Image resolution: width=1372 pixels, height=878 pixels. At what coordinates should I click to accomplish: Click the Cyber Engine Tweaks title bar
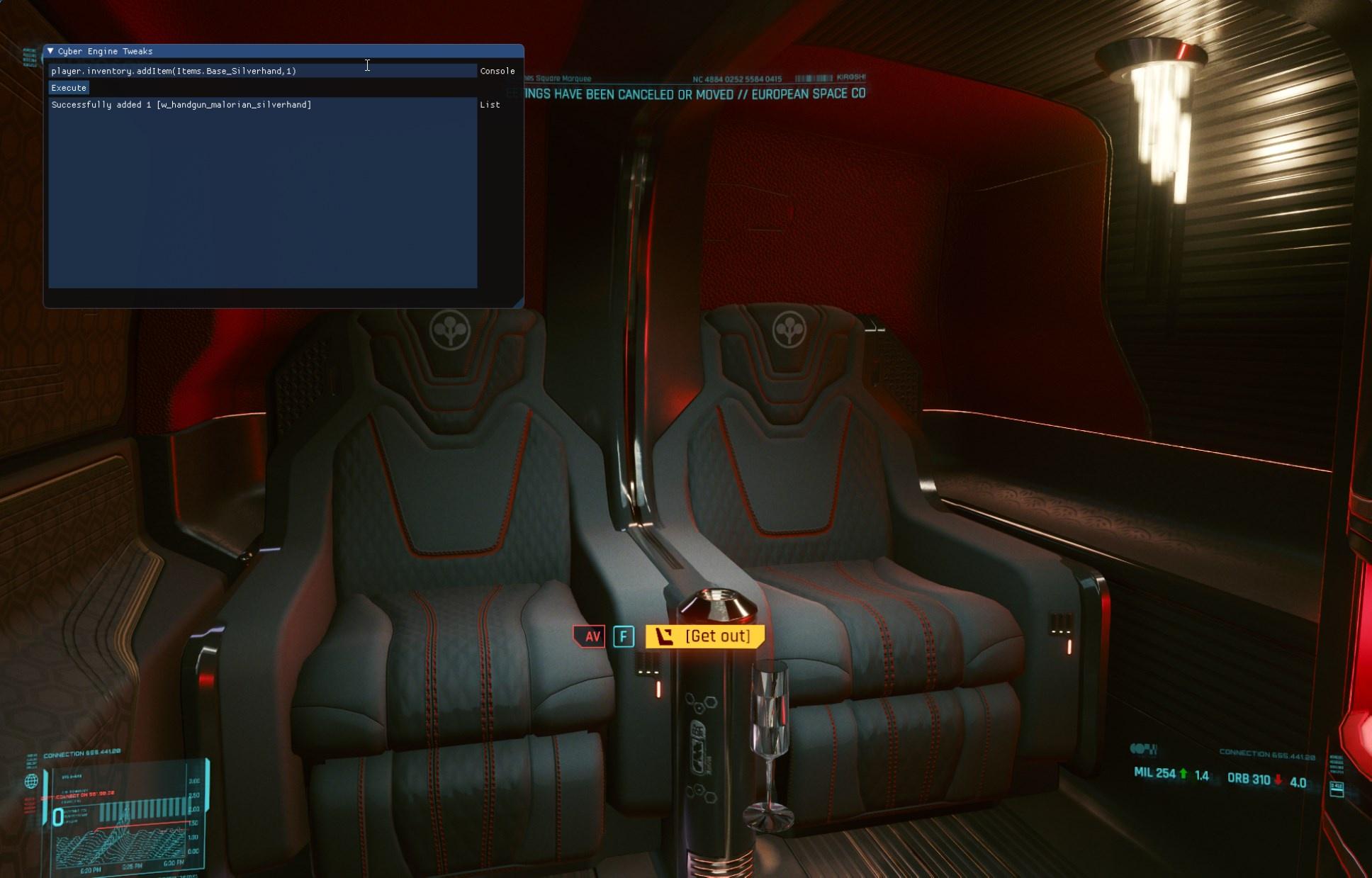pos(106,51)
